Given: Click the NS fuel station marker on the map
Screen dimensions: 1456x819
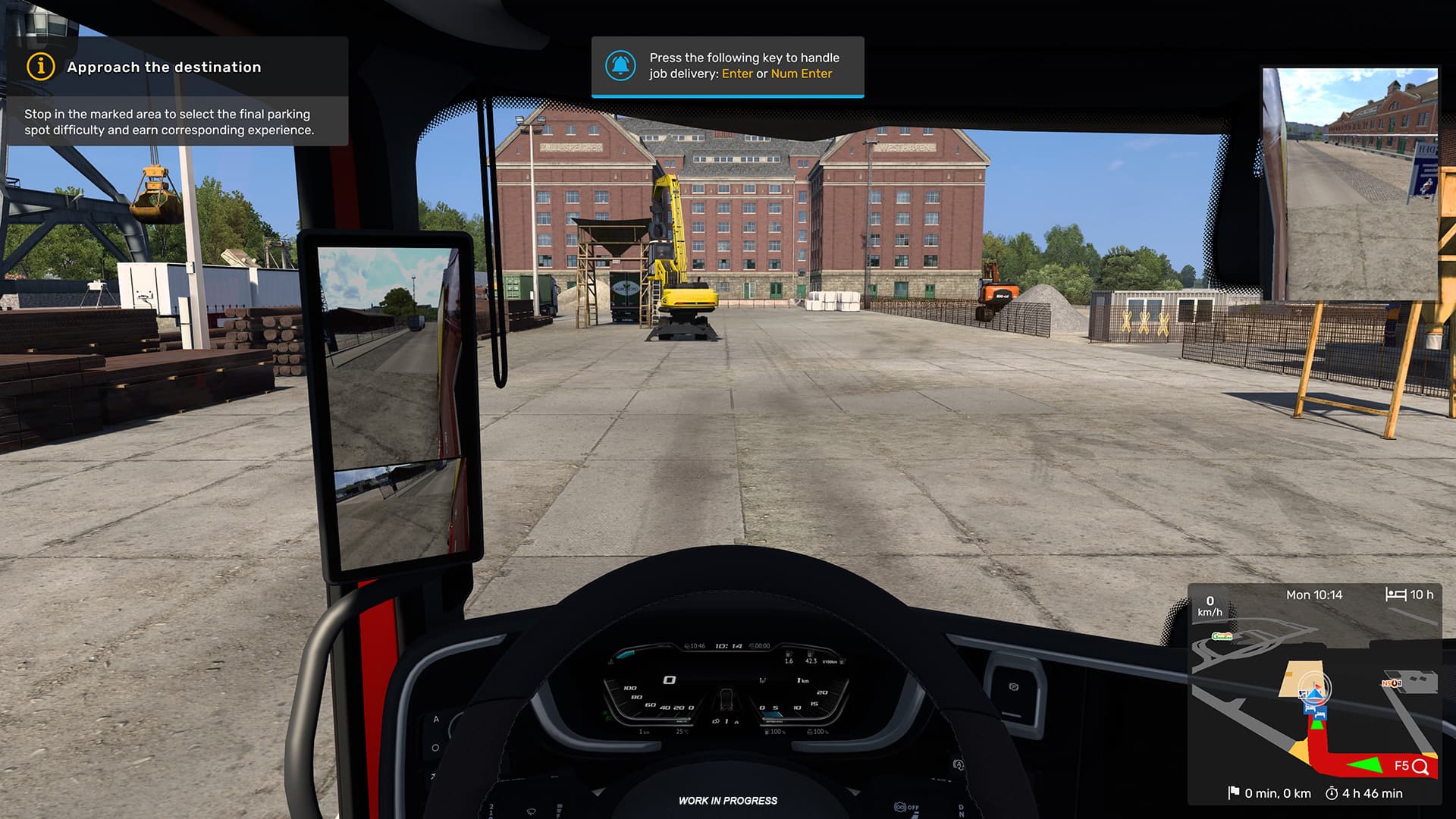Looking at the screenshot, I should 1392,683.
